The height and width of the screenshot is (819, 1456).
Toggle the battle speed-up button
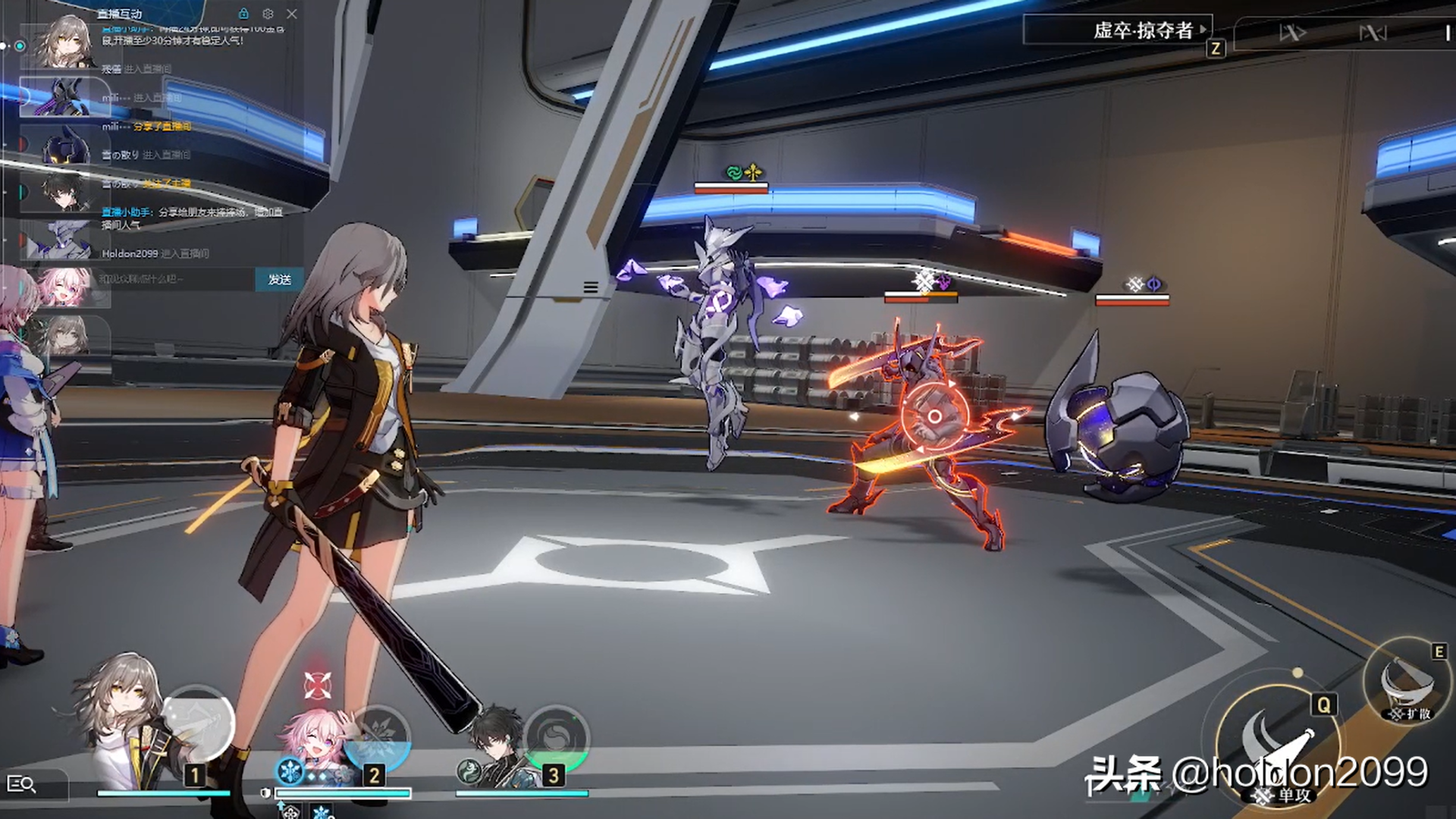(1292, 33)
